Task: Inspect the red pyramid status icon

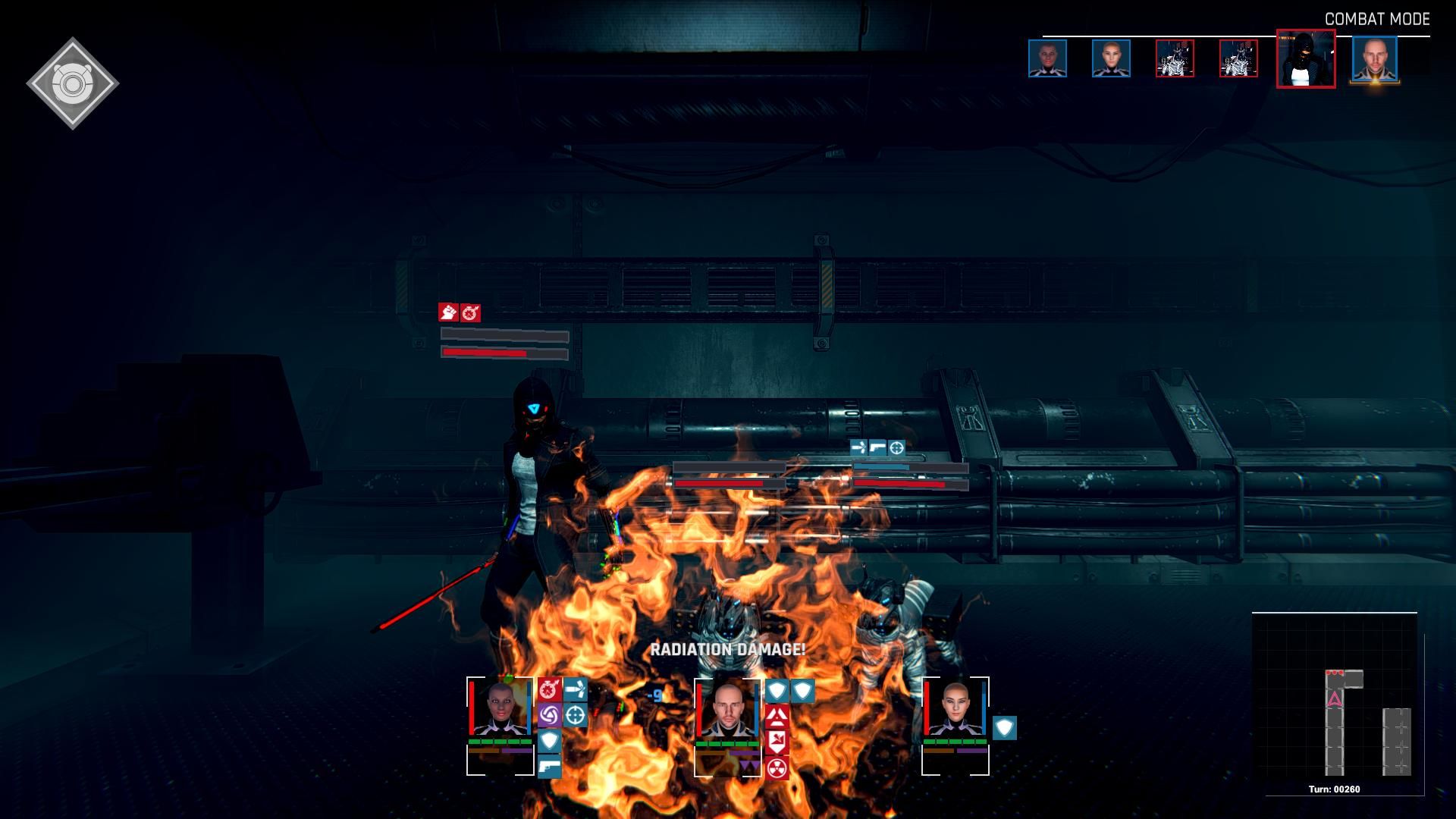Action: point(777,715)
